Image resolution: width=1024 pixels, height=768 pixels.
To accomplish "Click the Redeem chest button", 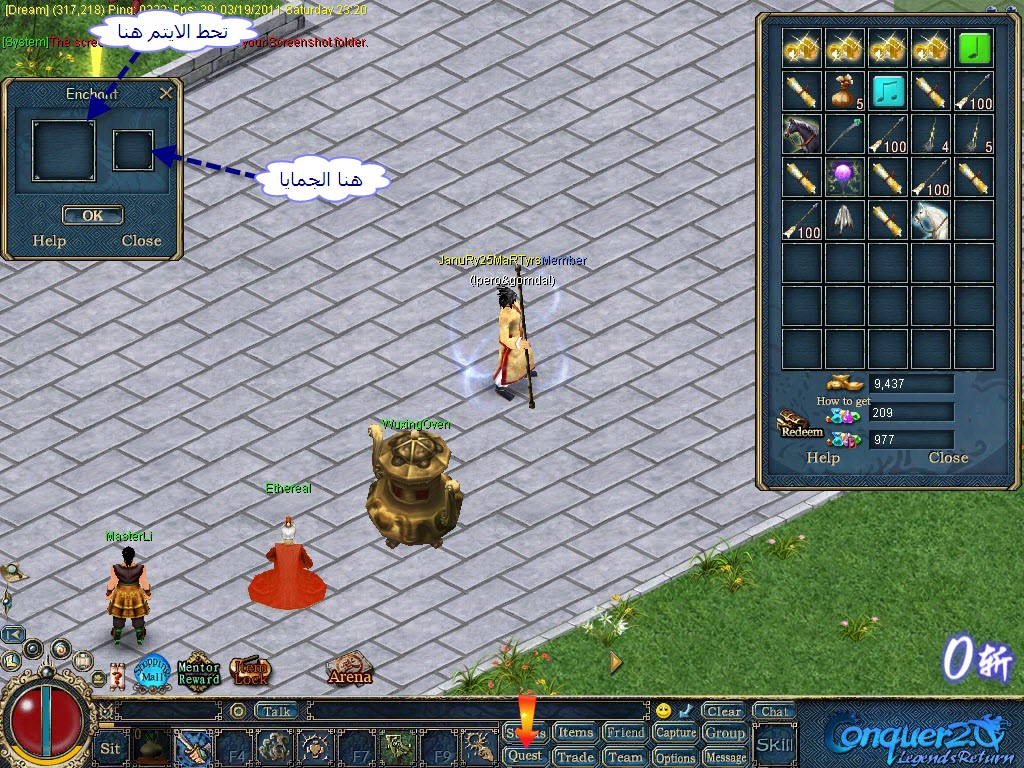I will [800, 425].
